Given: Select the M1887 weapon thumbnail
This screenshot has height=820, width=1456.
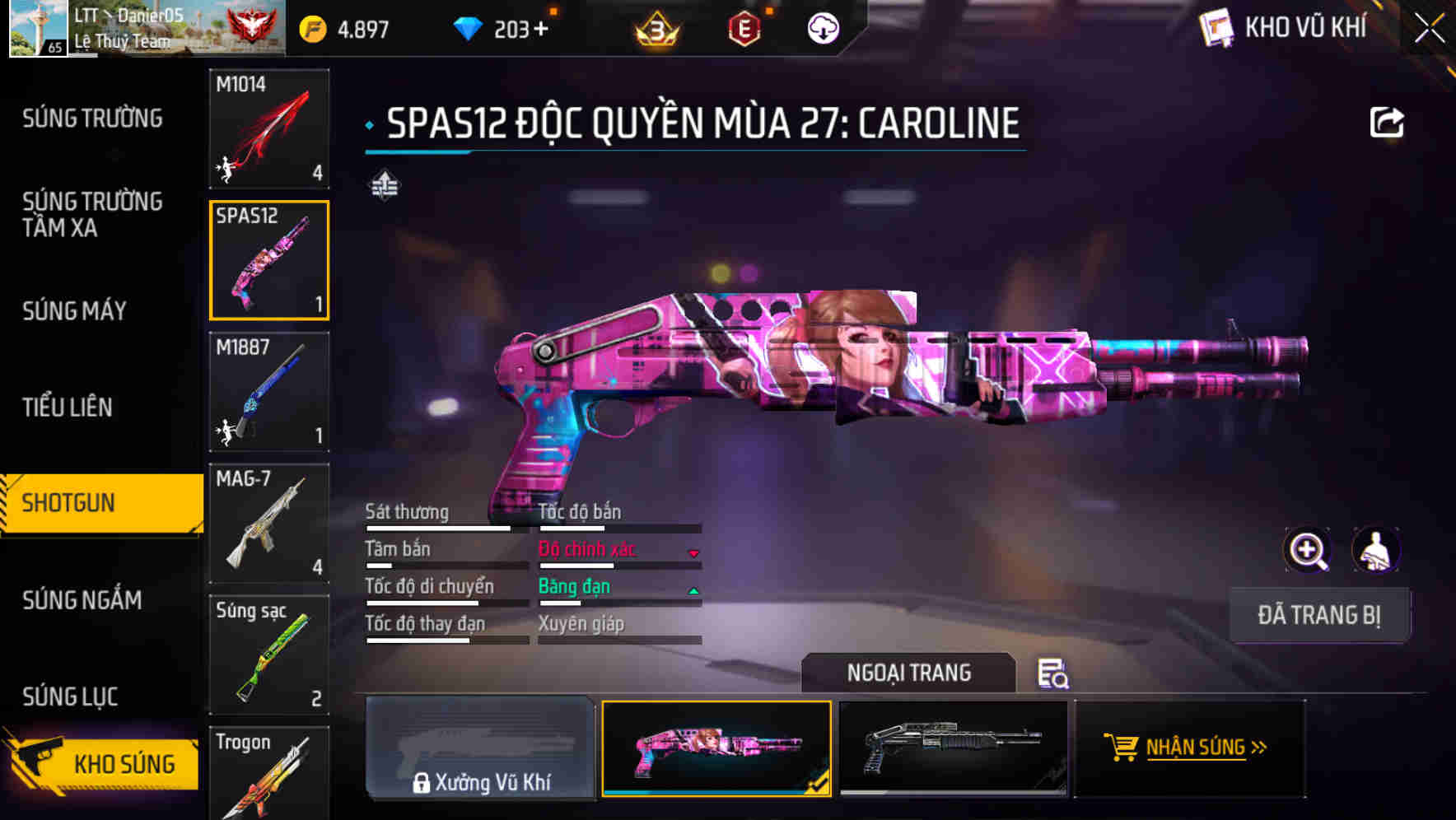Looking at the screenshot, I should click(268, 393).
